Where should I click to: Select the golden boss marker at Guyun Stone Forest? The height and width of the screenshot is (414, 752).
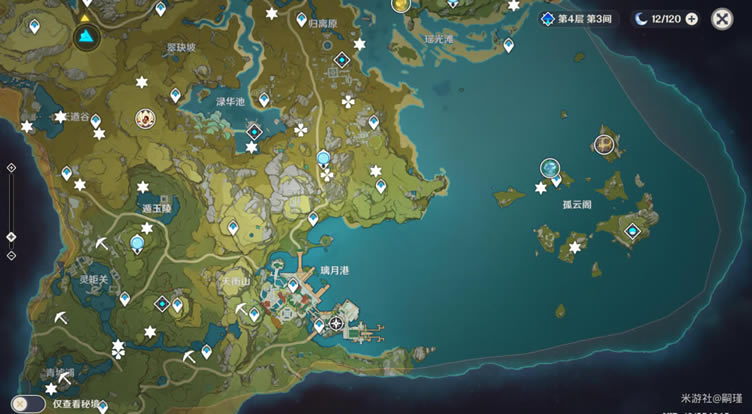[604, 145]
